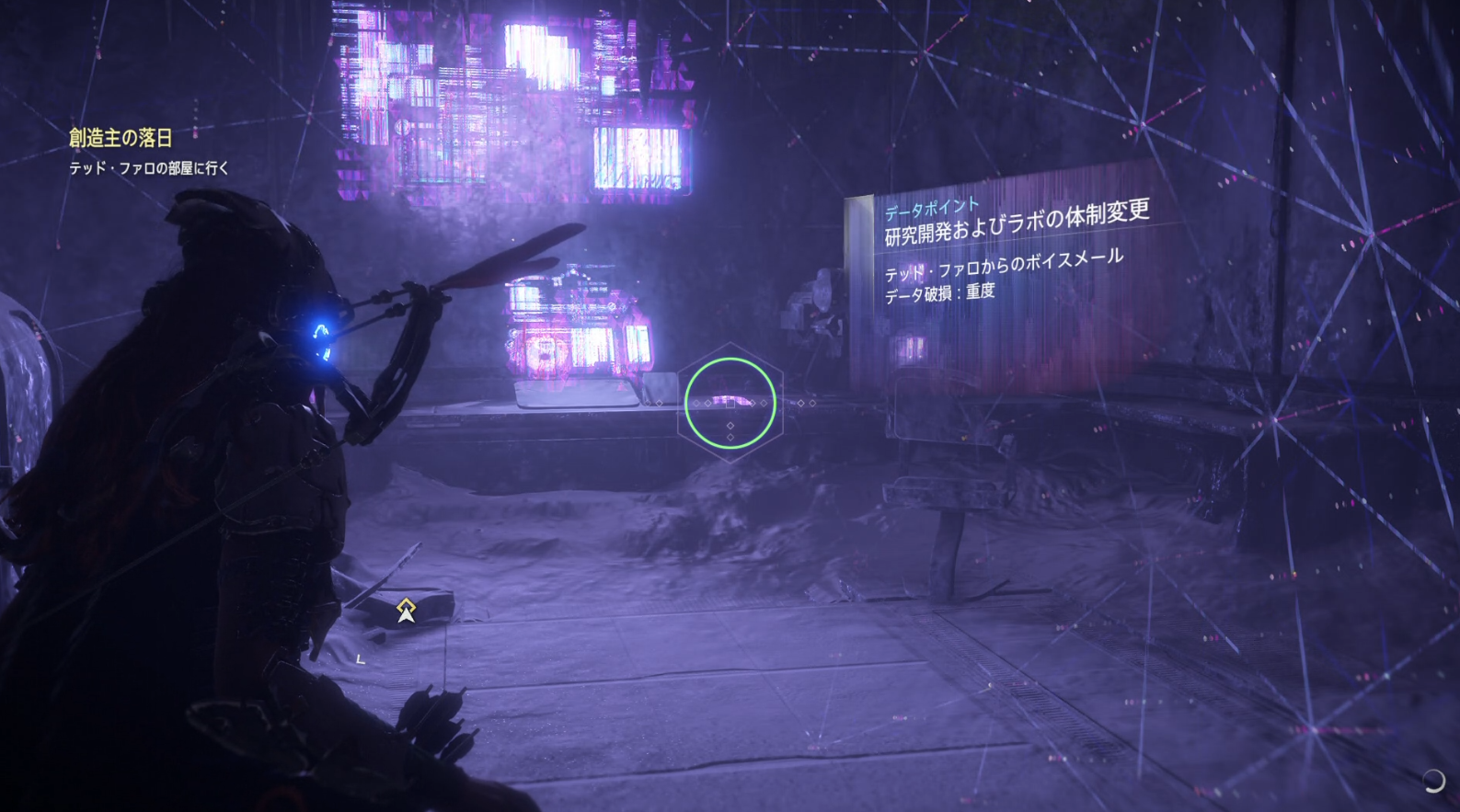This screenshot has width=1460, height=812.
Task: Click the green hexagonal Focus scan reticle
Action: (729, 403)
